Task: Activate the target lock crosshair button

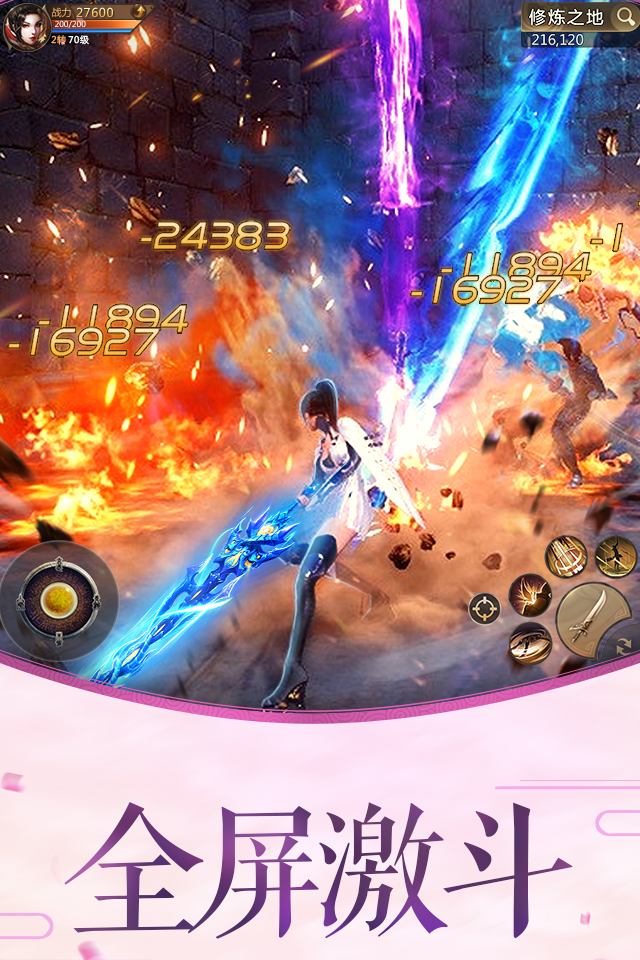Action: click(485, 608)
